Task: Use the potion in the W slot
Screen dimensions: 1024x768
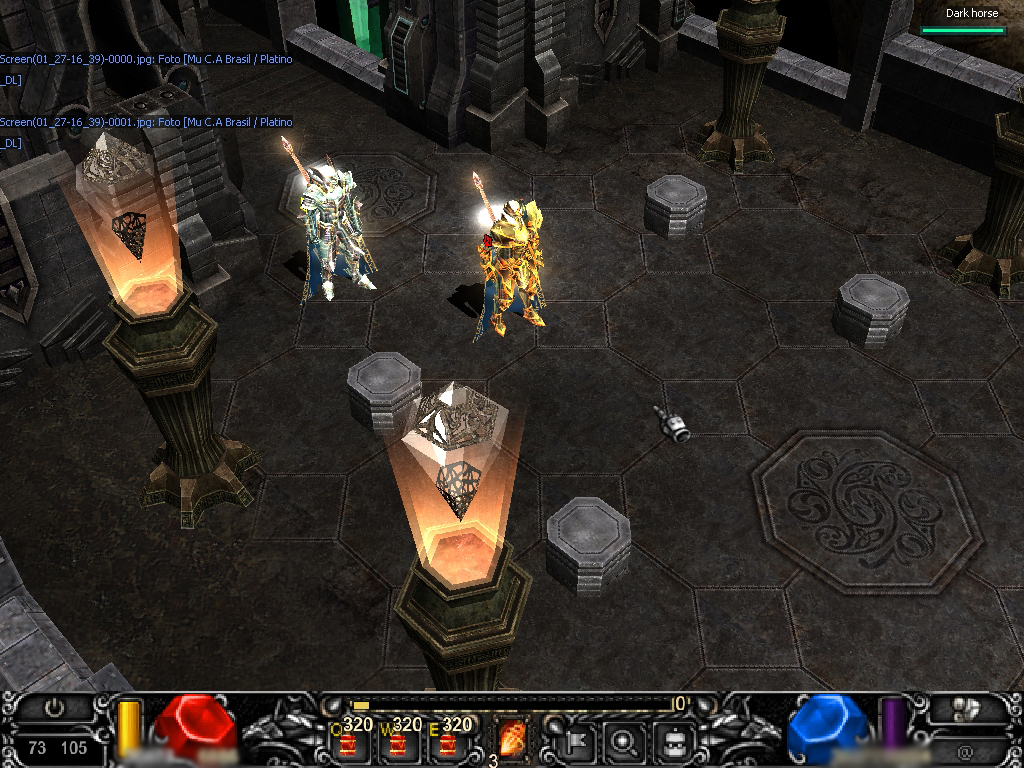Action: click(398, 743)
